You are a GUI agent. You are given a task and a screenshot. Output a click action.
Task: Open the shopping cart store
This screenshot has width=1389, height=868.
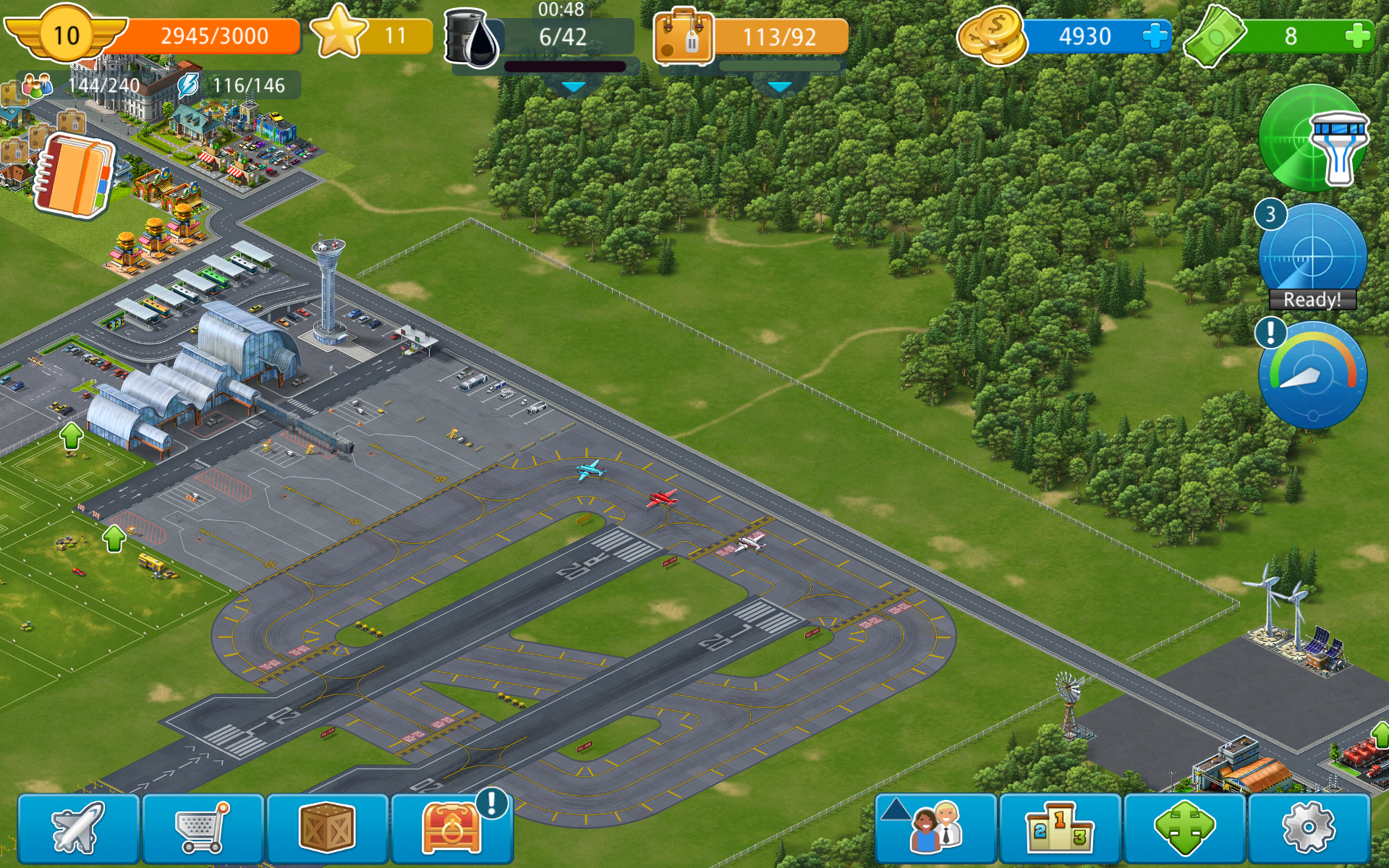tap(203, 828)
